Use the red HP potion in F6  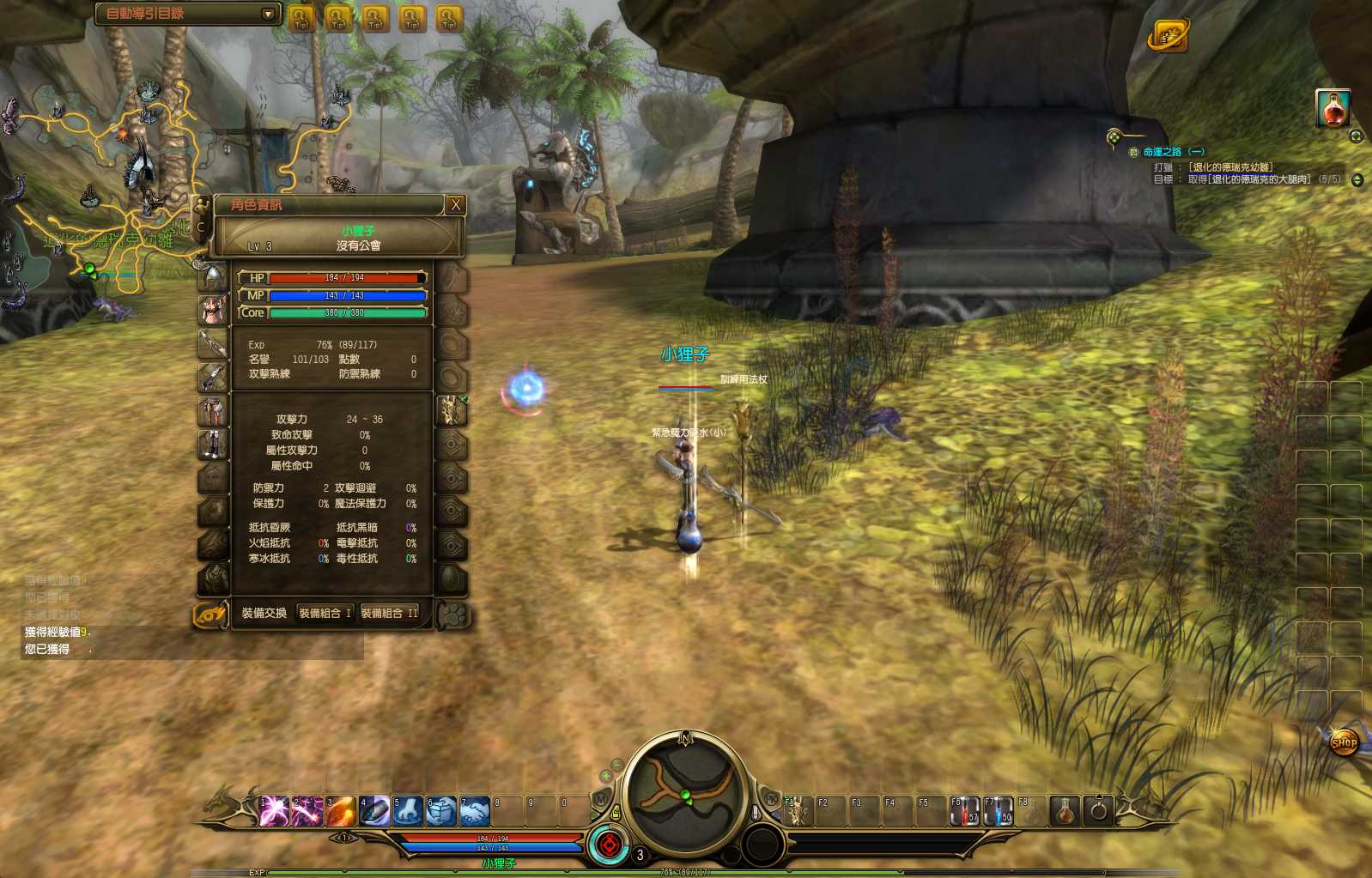[963, 811]
